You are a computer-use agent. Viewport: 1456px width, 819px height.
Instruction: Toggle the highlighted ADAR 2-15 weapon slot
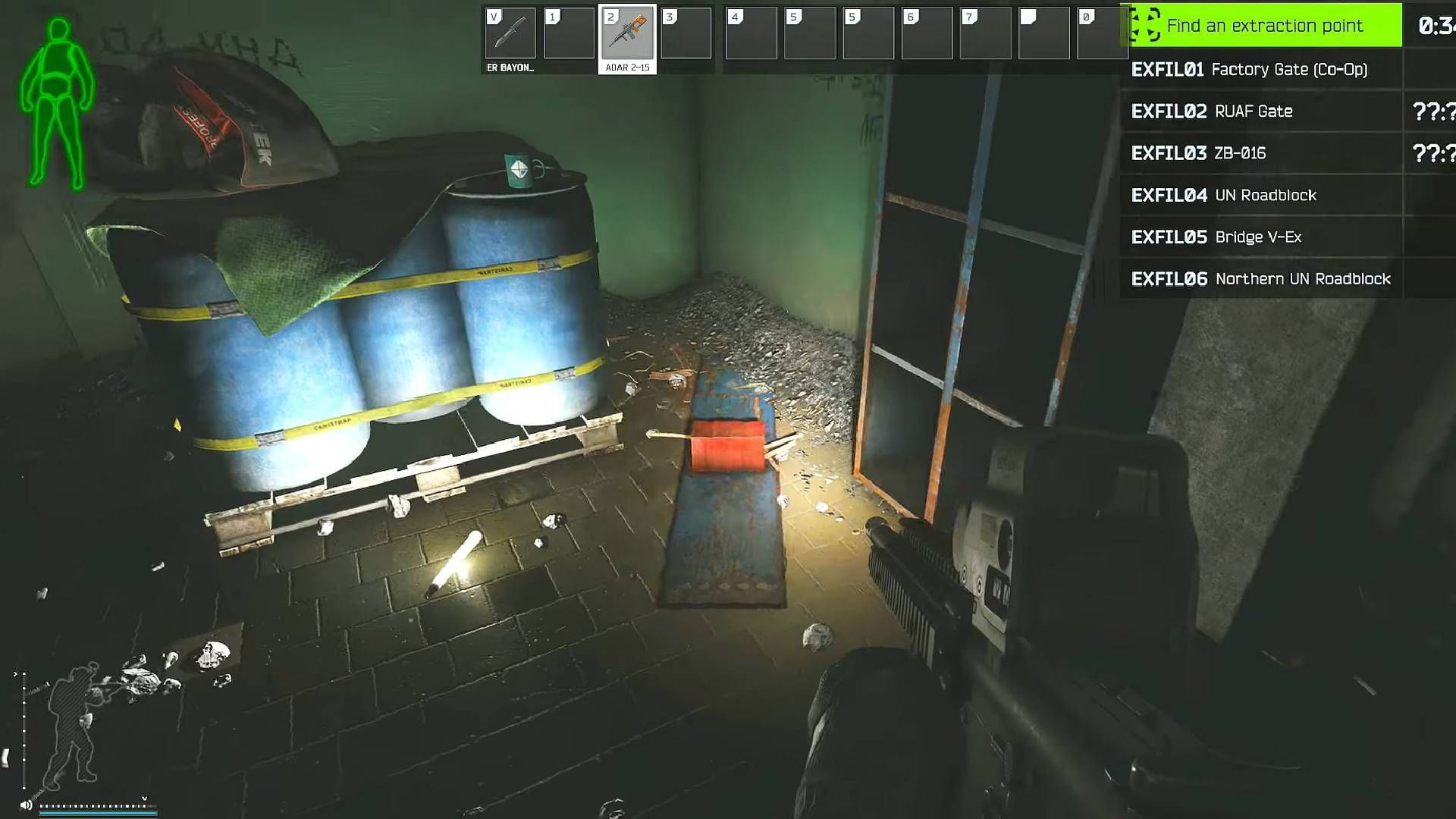coord(629,33)
